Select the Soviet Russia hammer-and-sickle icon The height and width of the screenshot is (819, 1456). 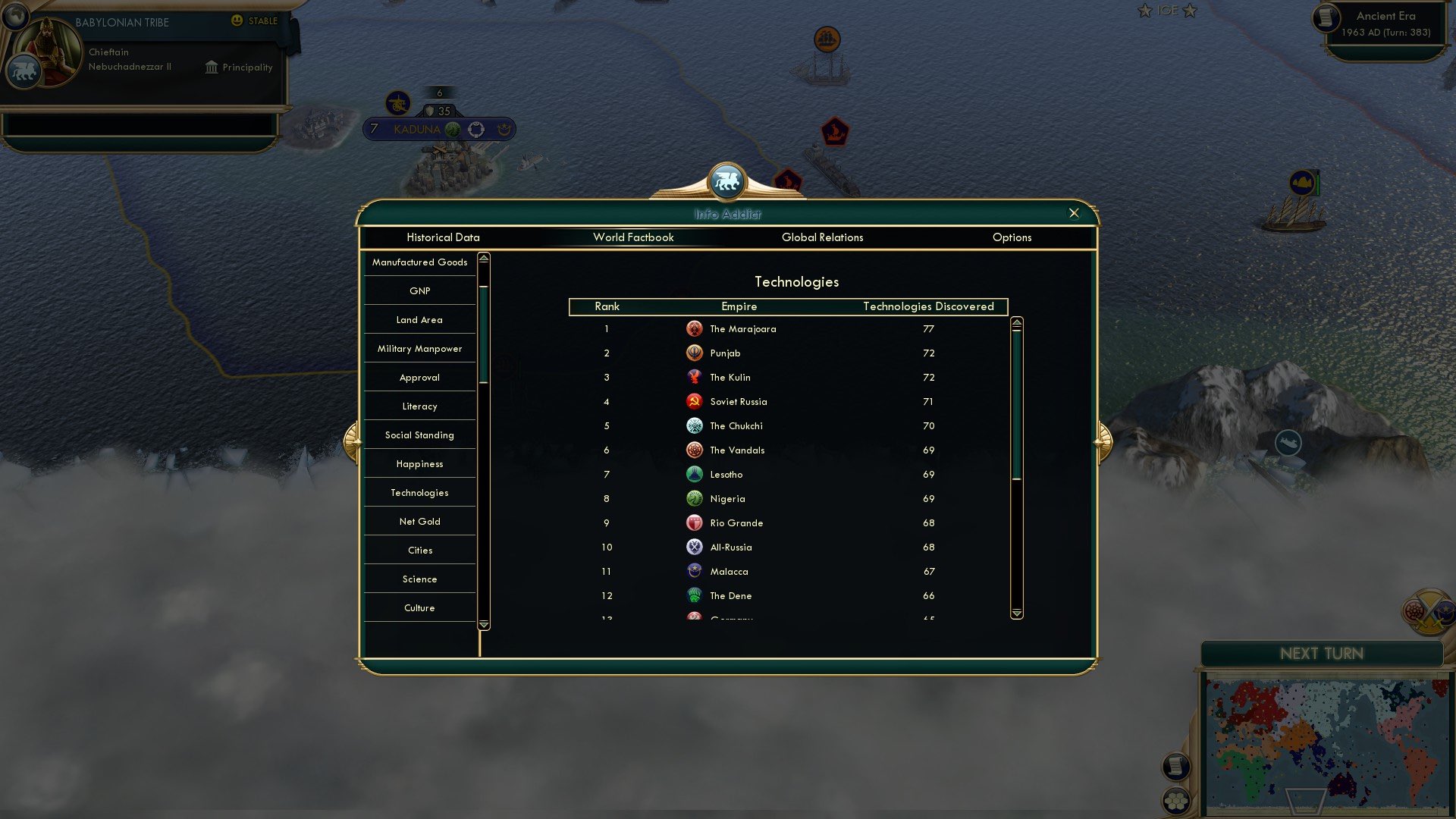coord(695,401)
